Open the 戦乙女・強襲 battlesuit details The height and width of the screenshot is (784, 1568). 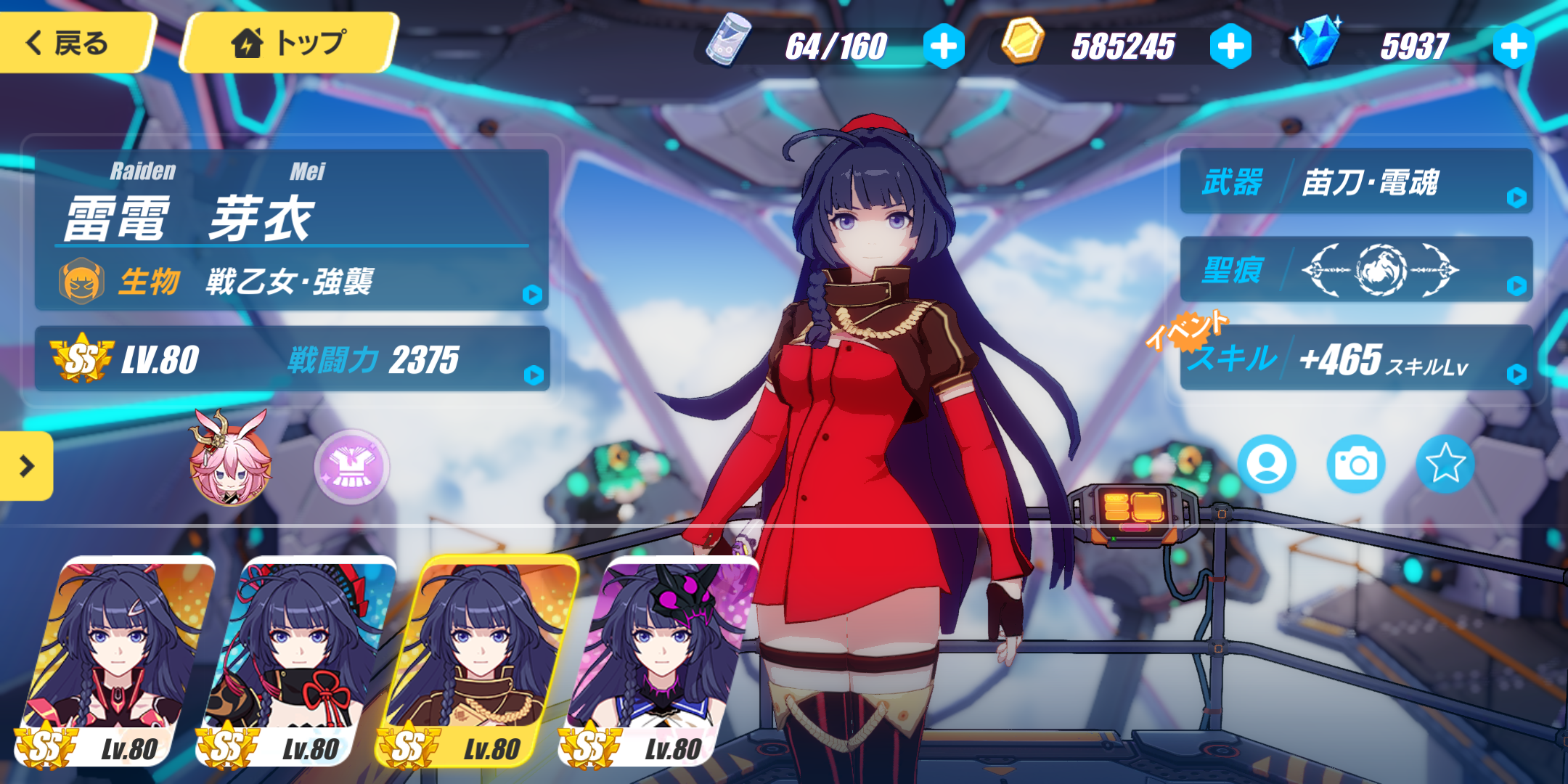click(x=290, y=281)
